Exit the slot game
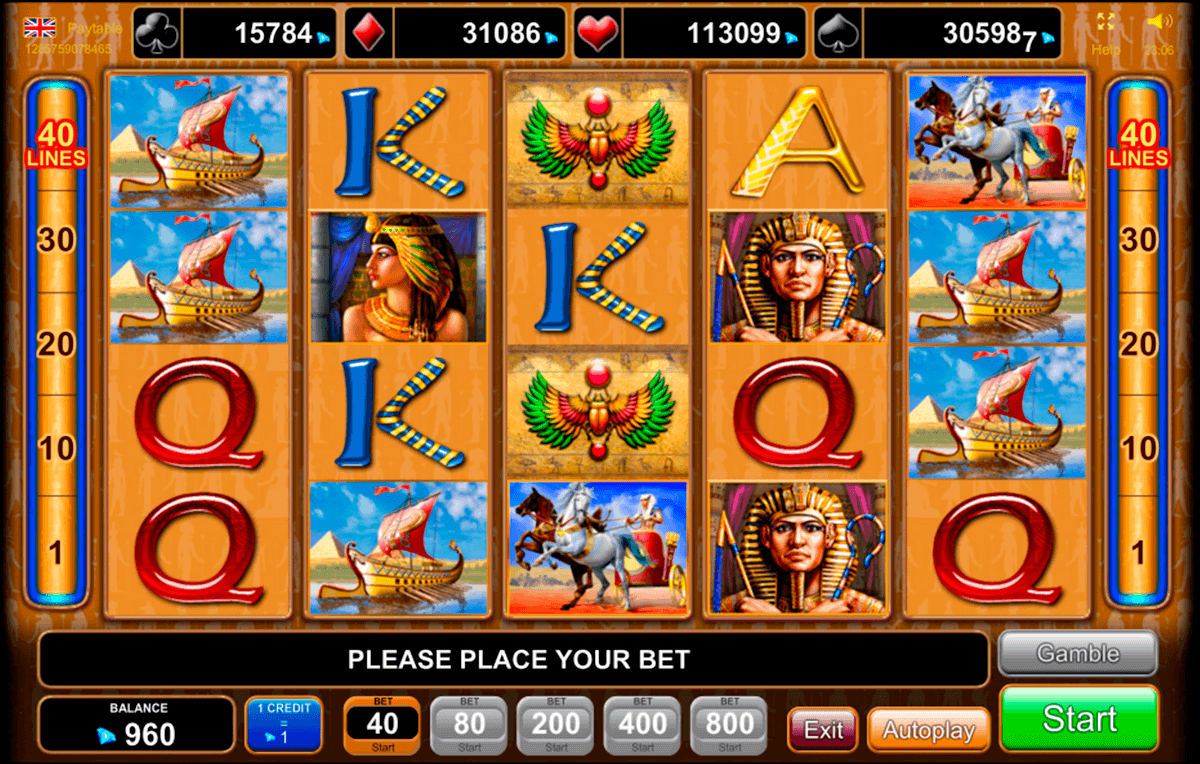The image size is (1200, 764). point(822,730)
